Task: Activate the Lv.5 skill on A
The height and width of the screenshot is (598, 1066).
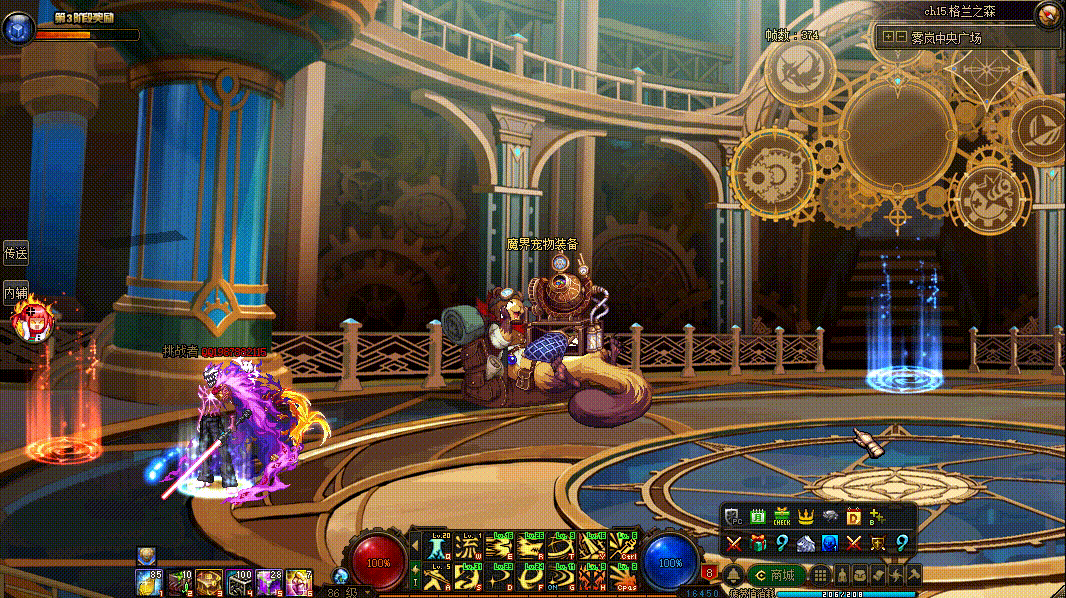Action: (438, 576)
